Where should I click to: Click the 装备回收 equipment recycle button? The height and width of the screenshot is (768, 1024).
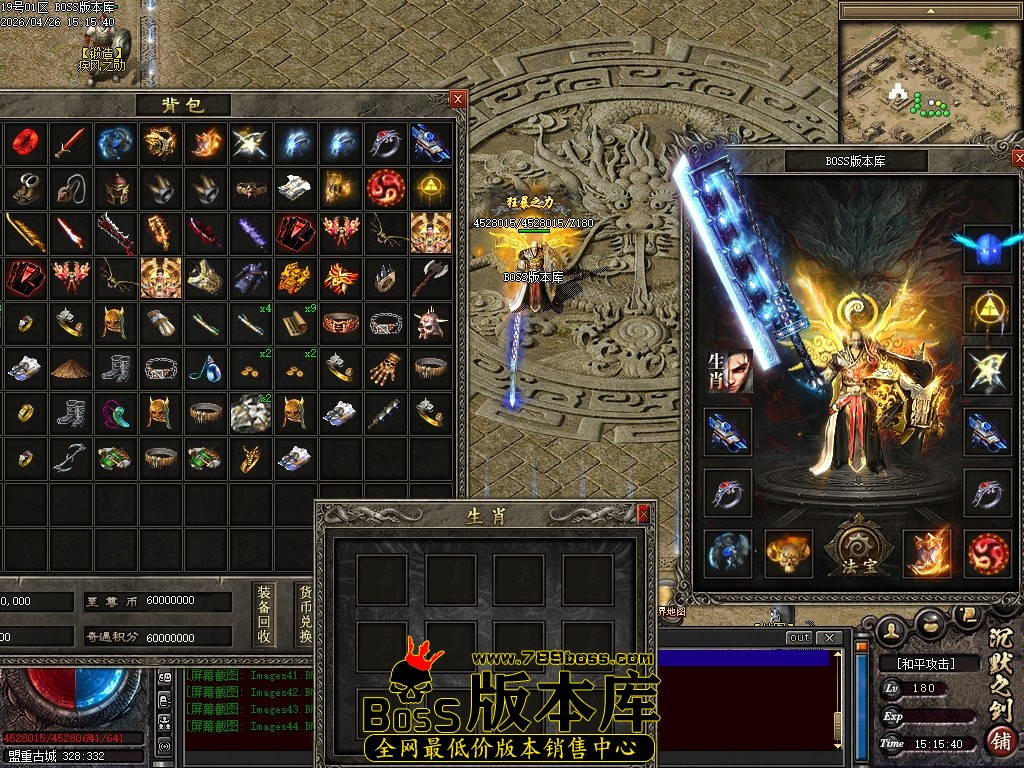click(x=264, y=614)
